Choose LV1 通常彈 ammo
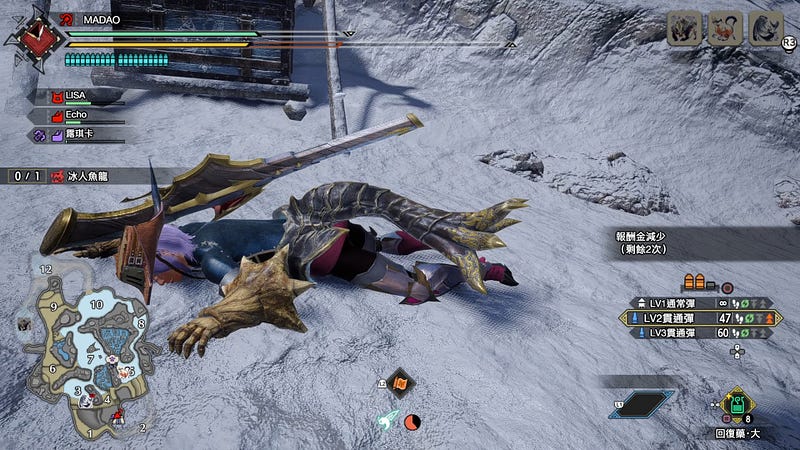800x450 pixels. pos(701,301)
